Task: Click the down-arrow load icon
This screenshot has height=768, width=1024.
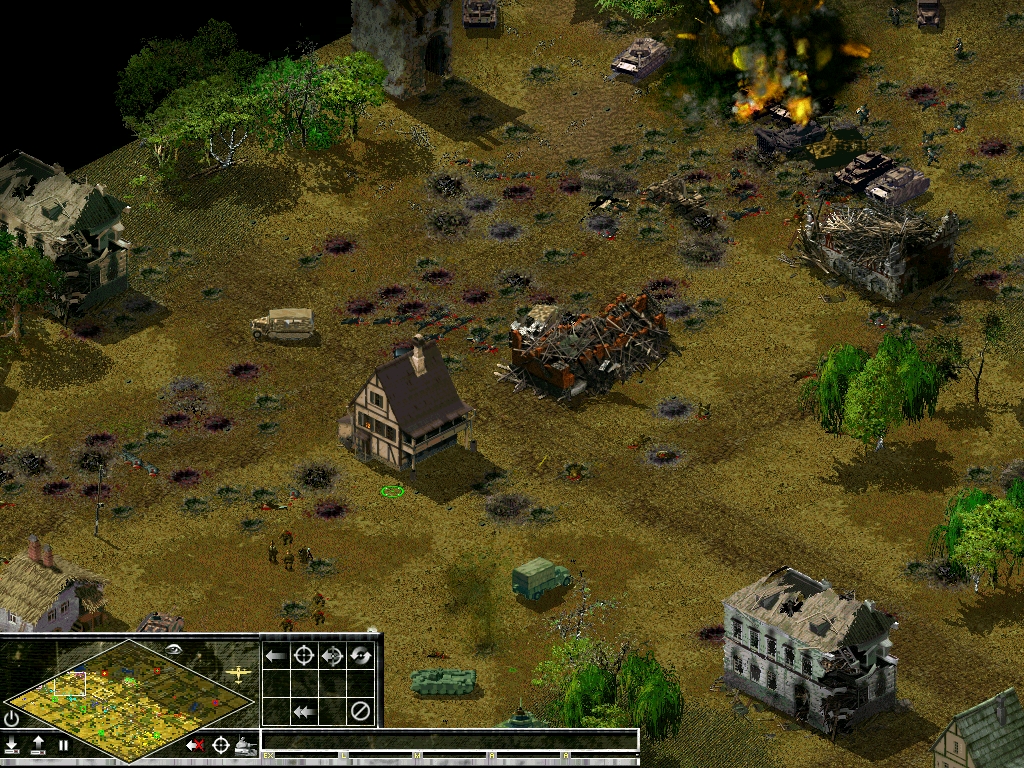Action: click(x=12, y=745)
